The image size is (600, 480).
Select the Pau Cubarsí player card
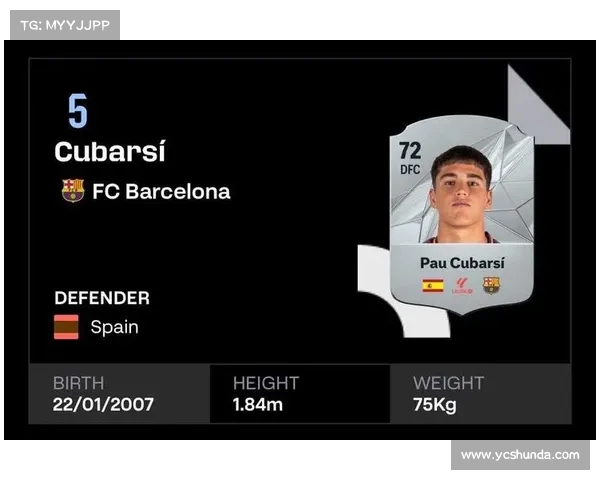point(461,213)
